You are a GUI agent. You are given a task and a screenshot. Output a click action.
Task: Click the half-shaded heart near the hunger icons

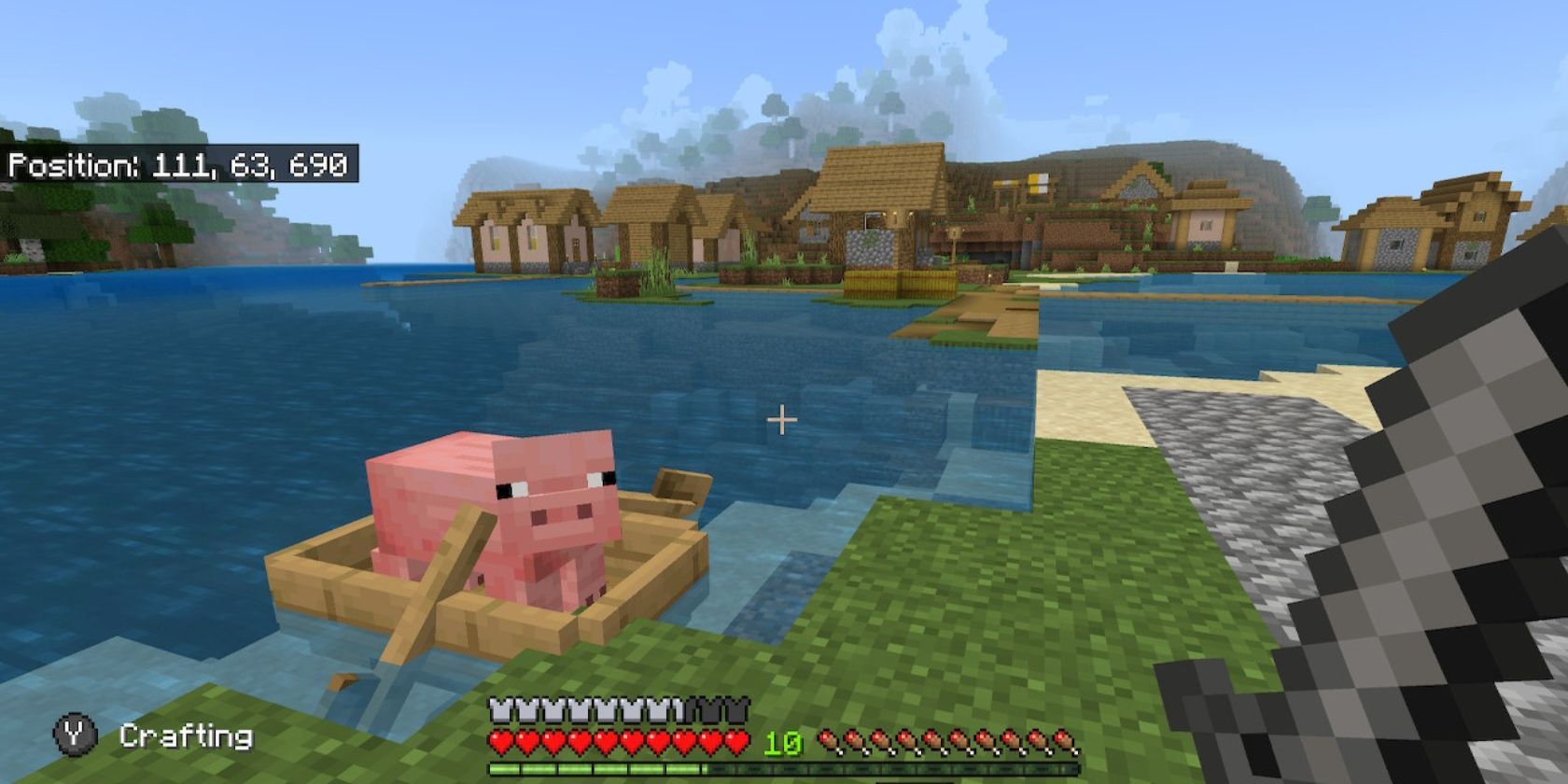[734, 742]
